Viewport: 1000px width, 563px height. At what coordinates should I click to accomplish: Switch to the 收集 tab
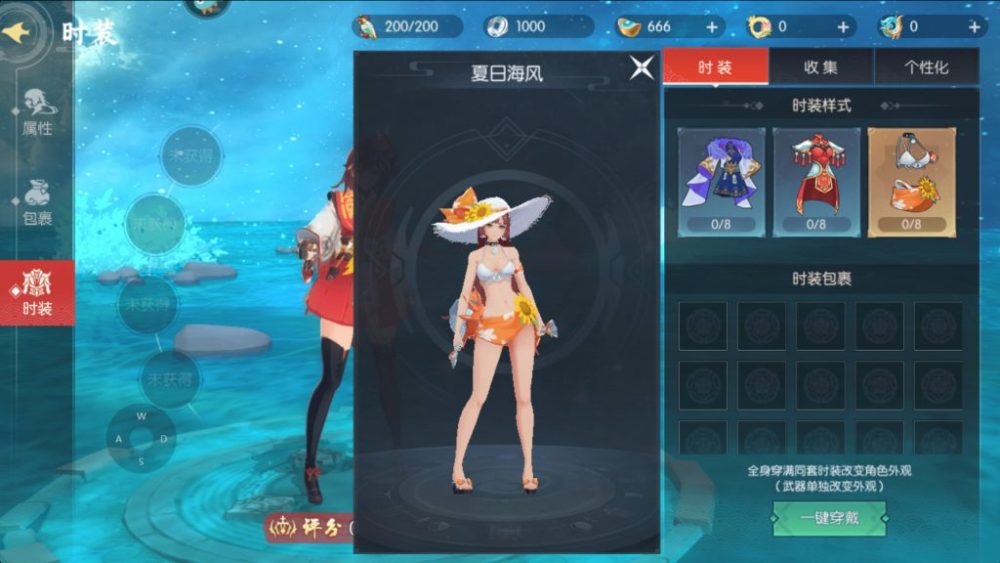(x=821, y=67)
